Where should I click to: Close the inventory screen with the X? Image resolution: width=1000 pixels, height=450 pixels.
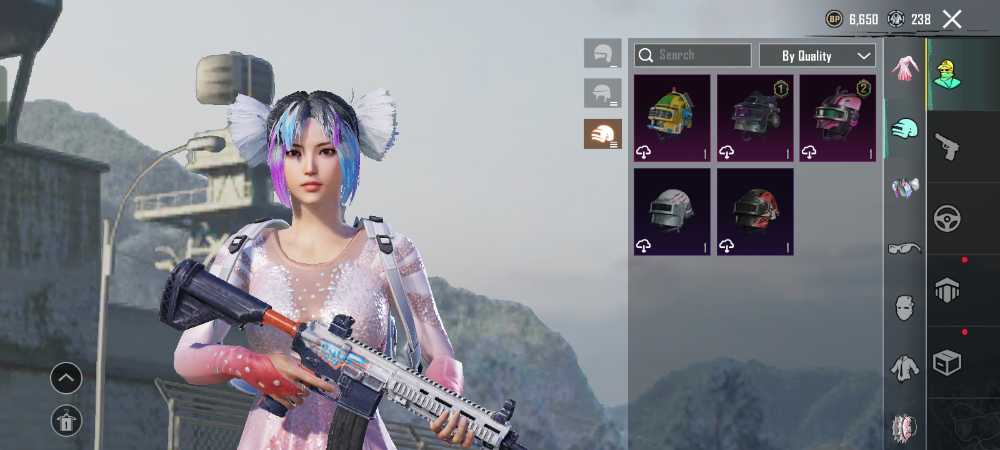pos(952,19)
